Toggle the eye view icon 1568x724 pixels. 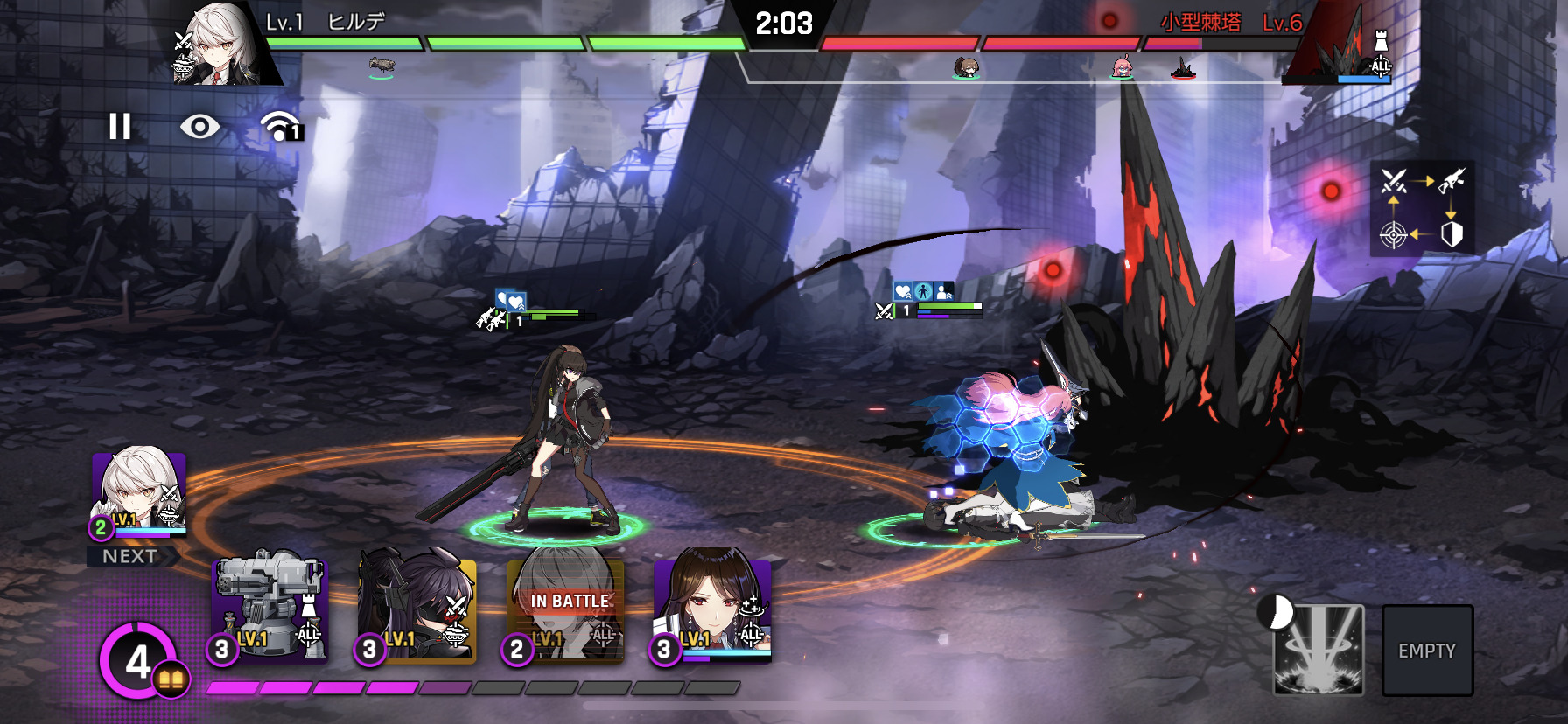click(x=199, y=127)
